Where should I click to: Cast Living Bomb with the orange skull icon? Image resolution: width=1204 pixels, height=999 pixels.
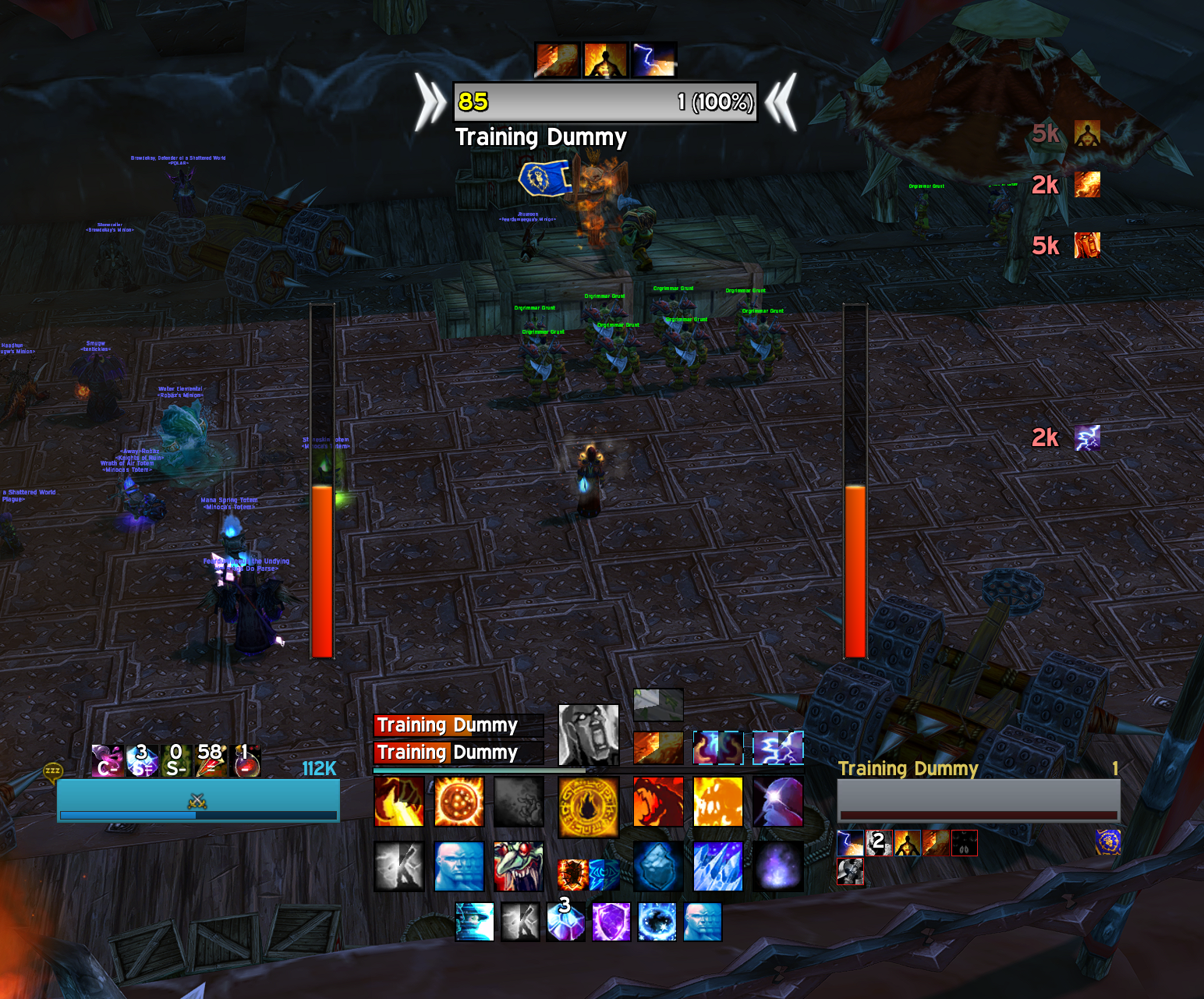point(717,802)
